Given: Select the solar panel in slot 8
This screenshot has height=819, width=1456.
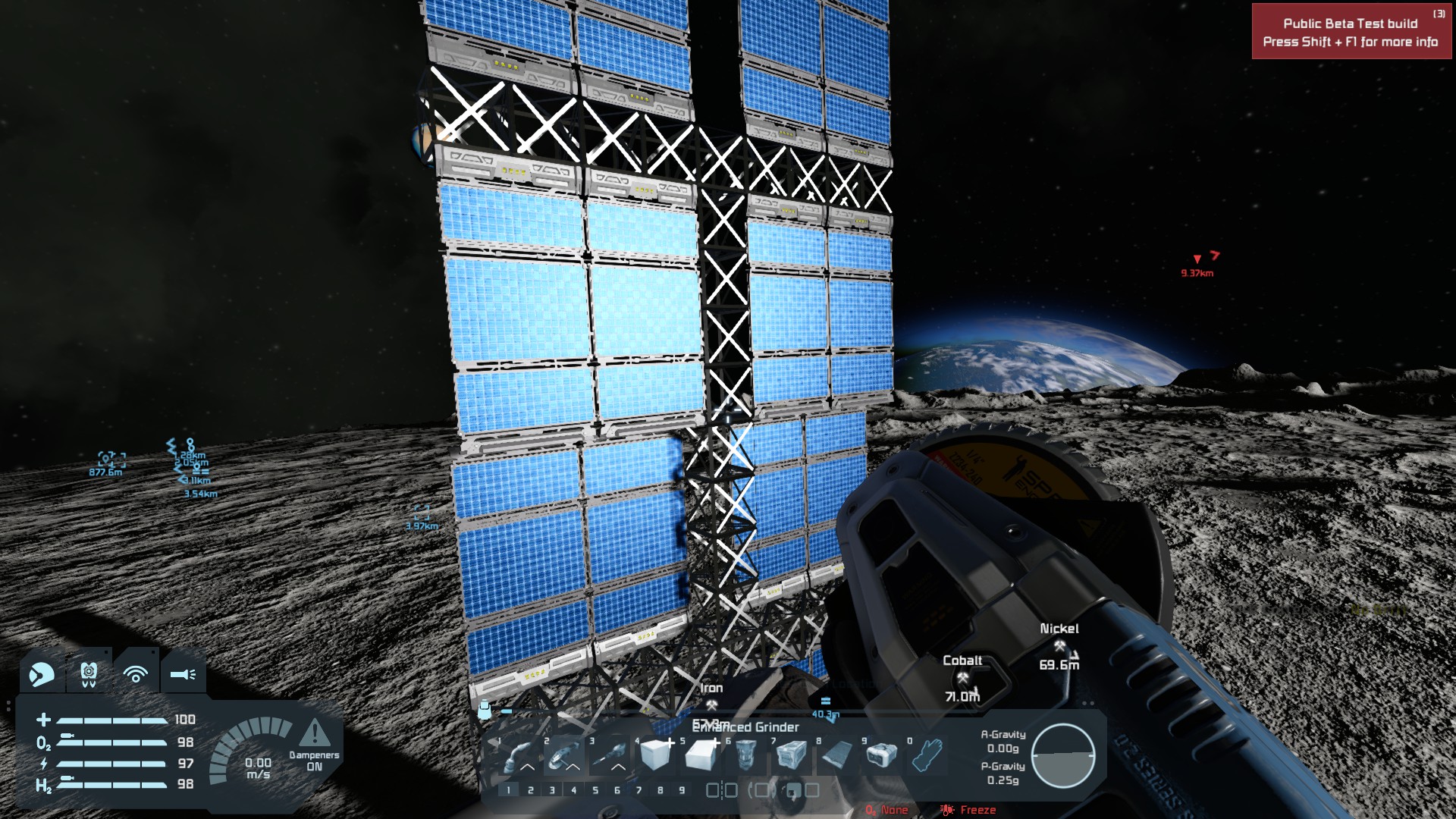Looking at the screenshot, I should pos(837,755).
